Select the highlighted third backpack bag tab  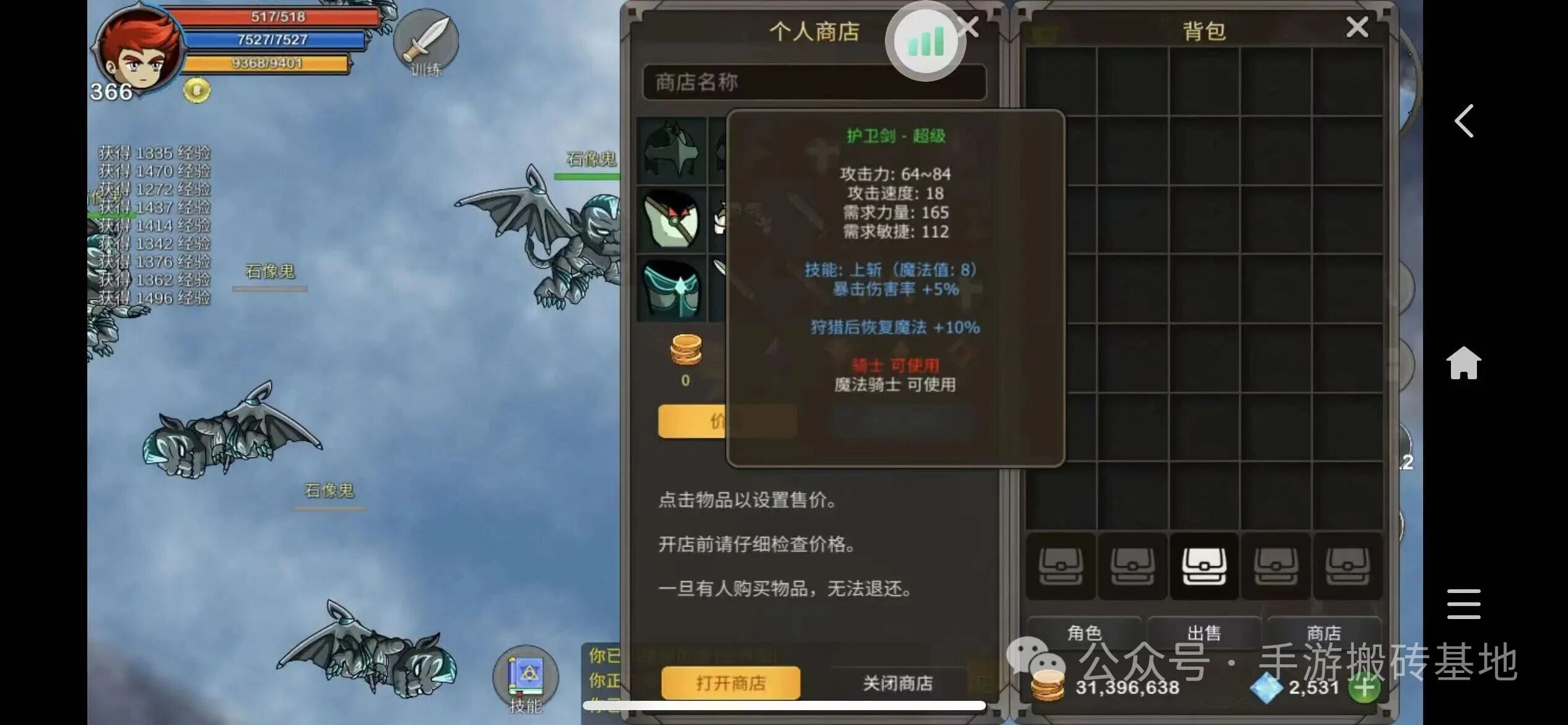coord(1204,566)
